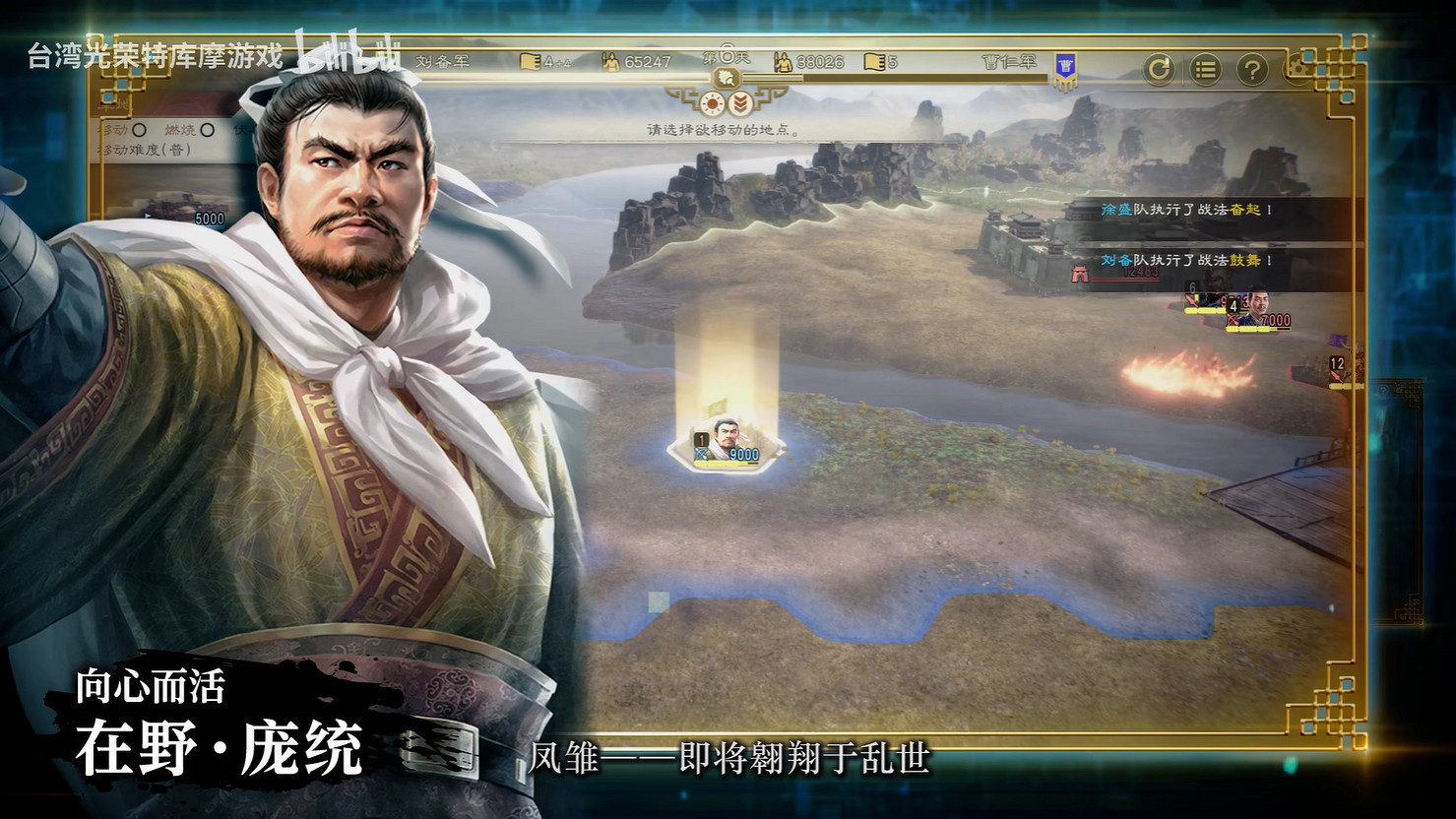Viewport: 1456px width, 819px height.
Task: Click the circular refresh/rotate icon
Action: coord(1159,69)
